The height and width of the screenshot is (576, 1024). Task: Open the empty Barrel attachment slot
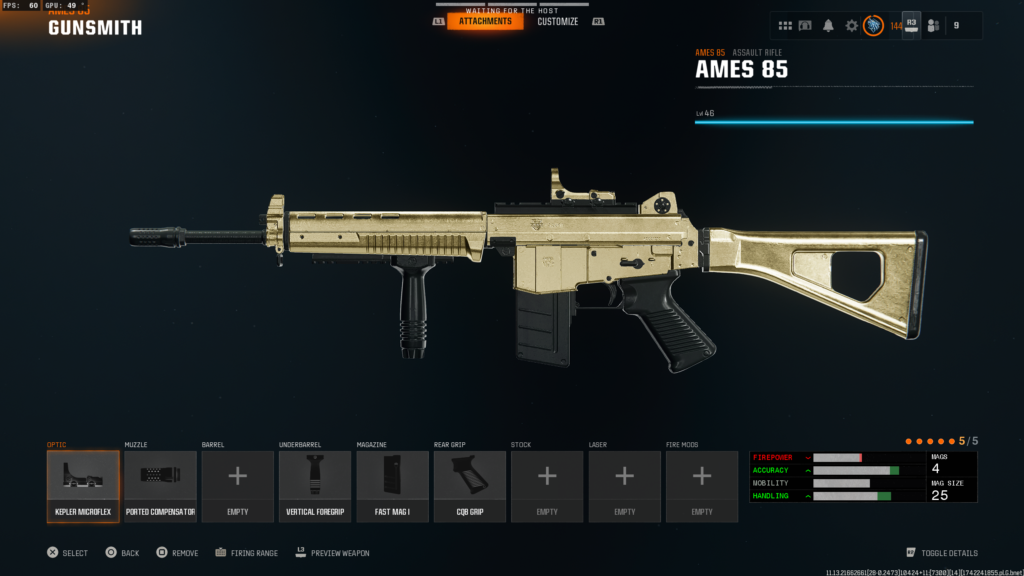tap(237, 486)
